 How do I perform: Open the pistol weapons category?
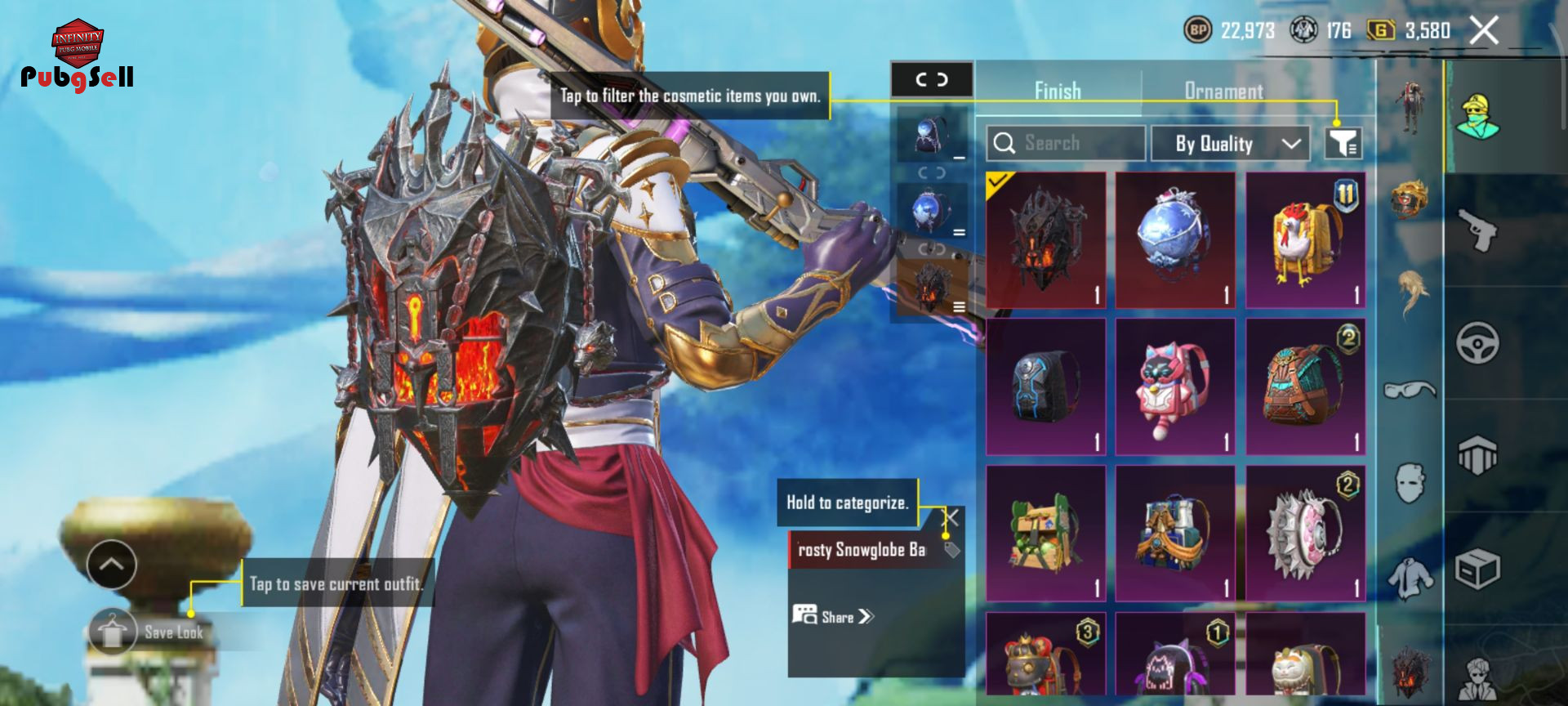1477,230
